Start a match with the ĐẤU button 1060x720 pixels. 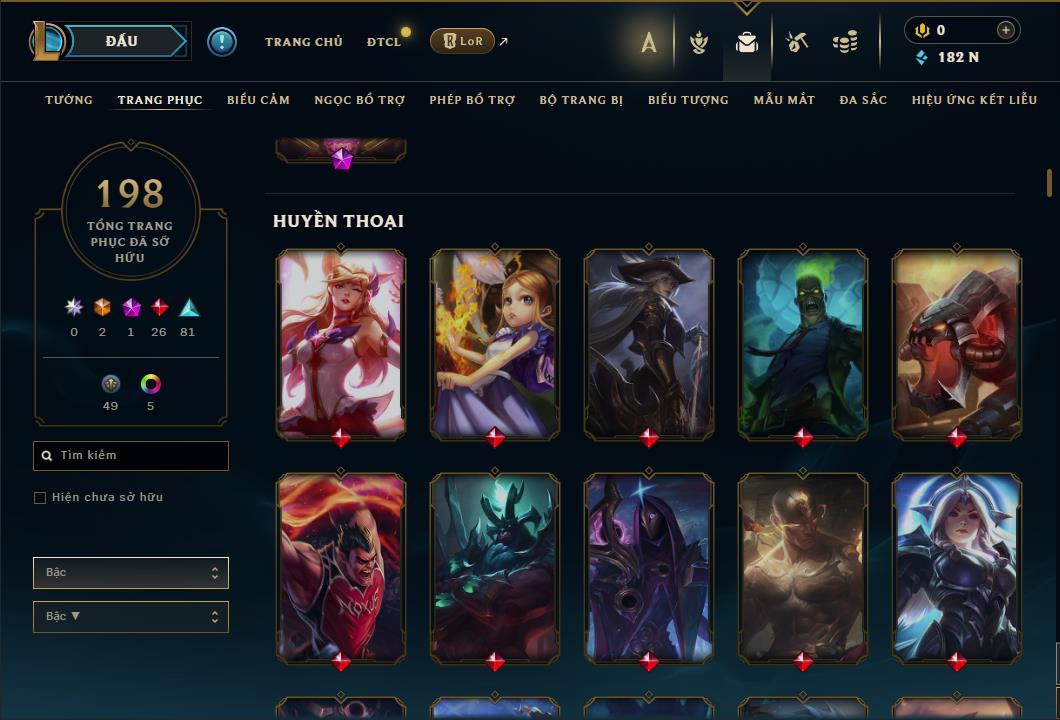pyautogui.click(x=123, y=41)
